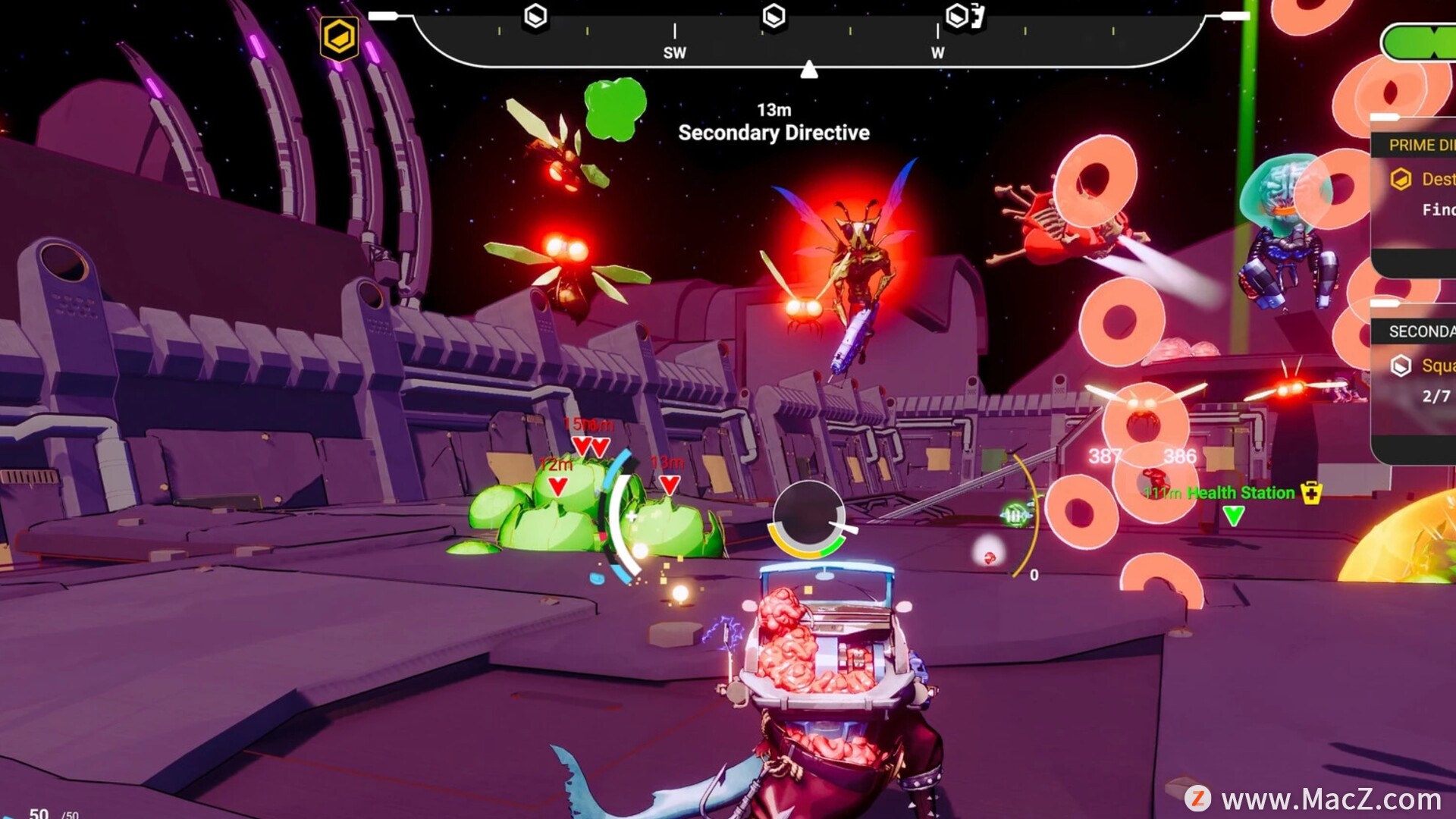The height and width of the screenshot is (819, 1456).
Task: Click the compass SW heading label
Action: 674,53
